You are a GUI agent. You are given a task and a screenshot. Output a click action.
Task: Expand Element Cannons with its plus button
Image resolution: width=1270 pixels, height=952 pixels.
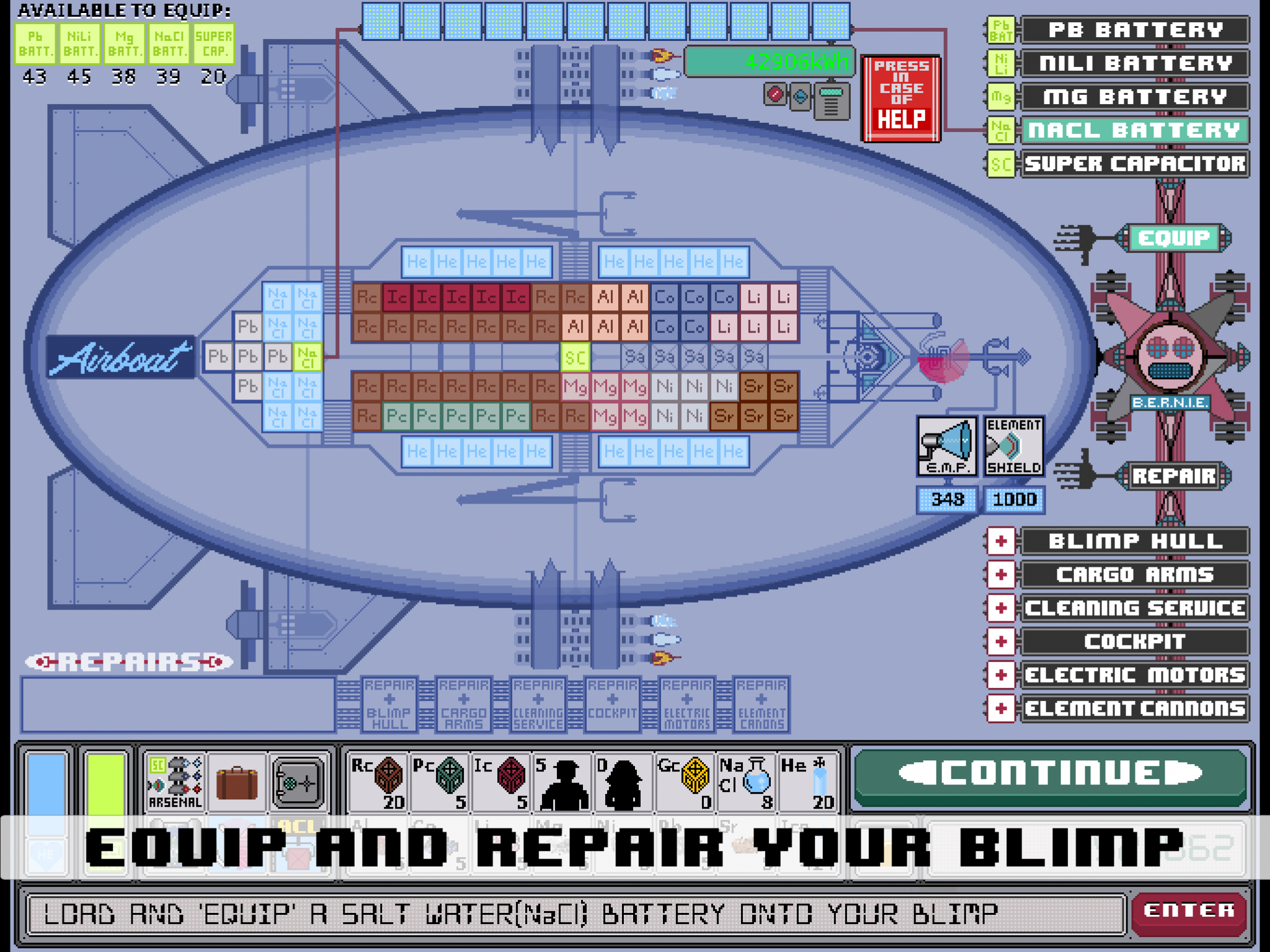click(1000, 708)
